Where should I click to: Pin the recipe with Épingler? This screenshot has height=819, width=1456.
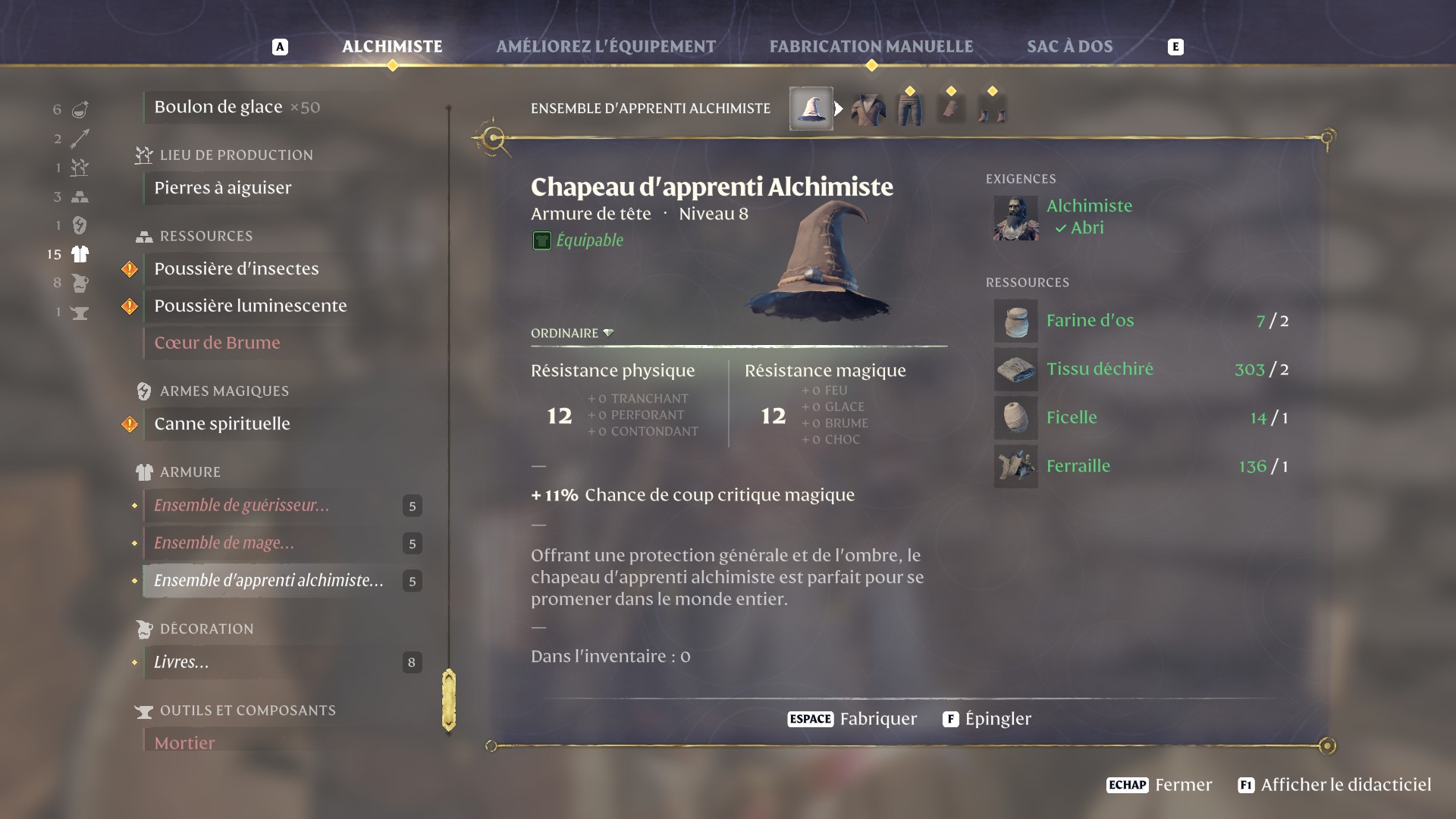[987, 719]
